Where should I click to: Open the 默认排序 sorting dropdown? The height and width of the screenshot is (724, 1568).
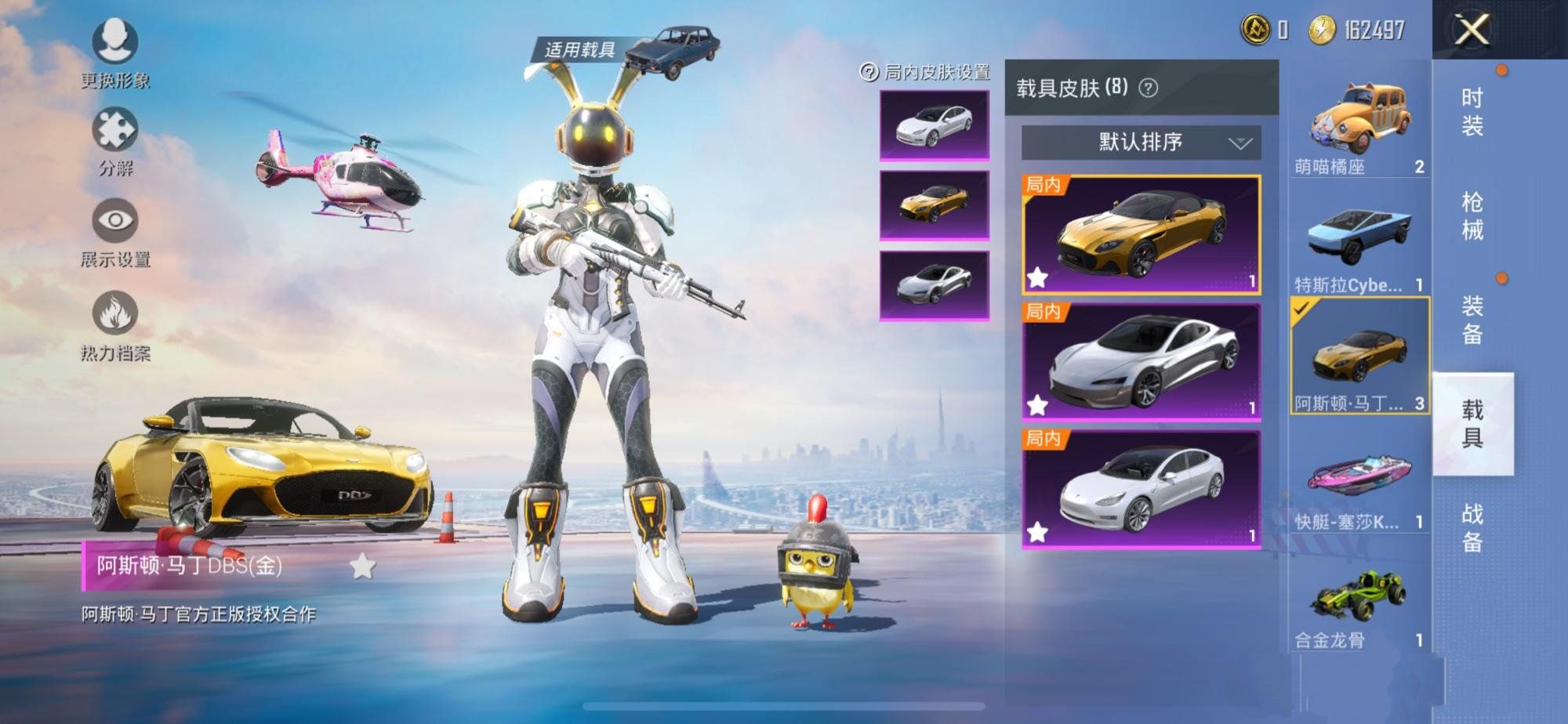[x=1141, y=143]
